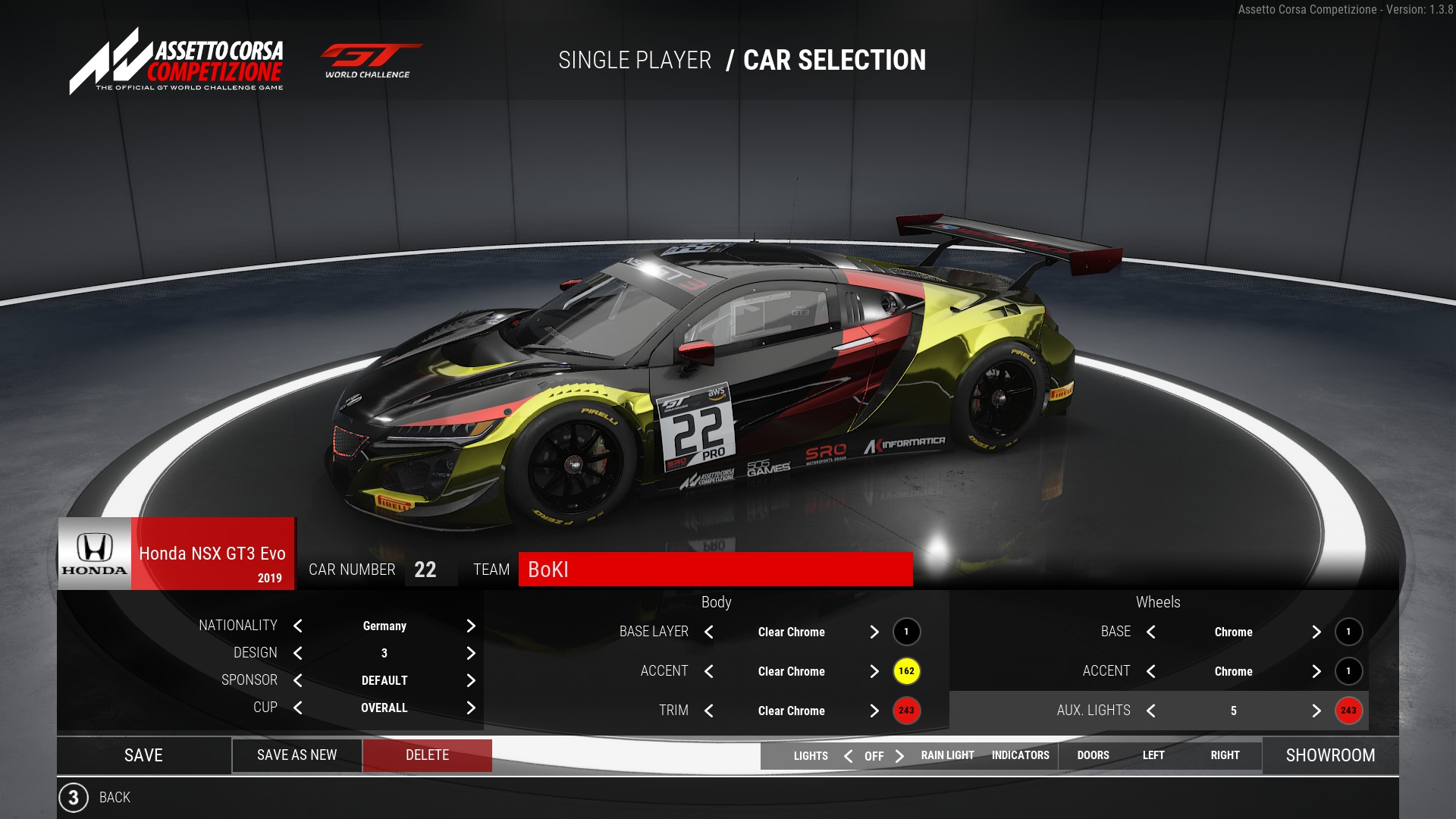Decrease the aux lights setting

1151,711
